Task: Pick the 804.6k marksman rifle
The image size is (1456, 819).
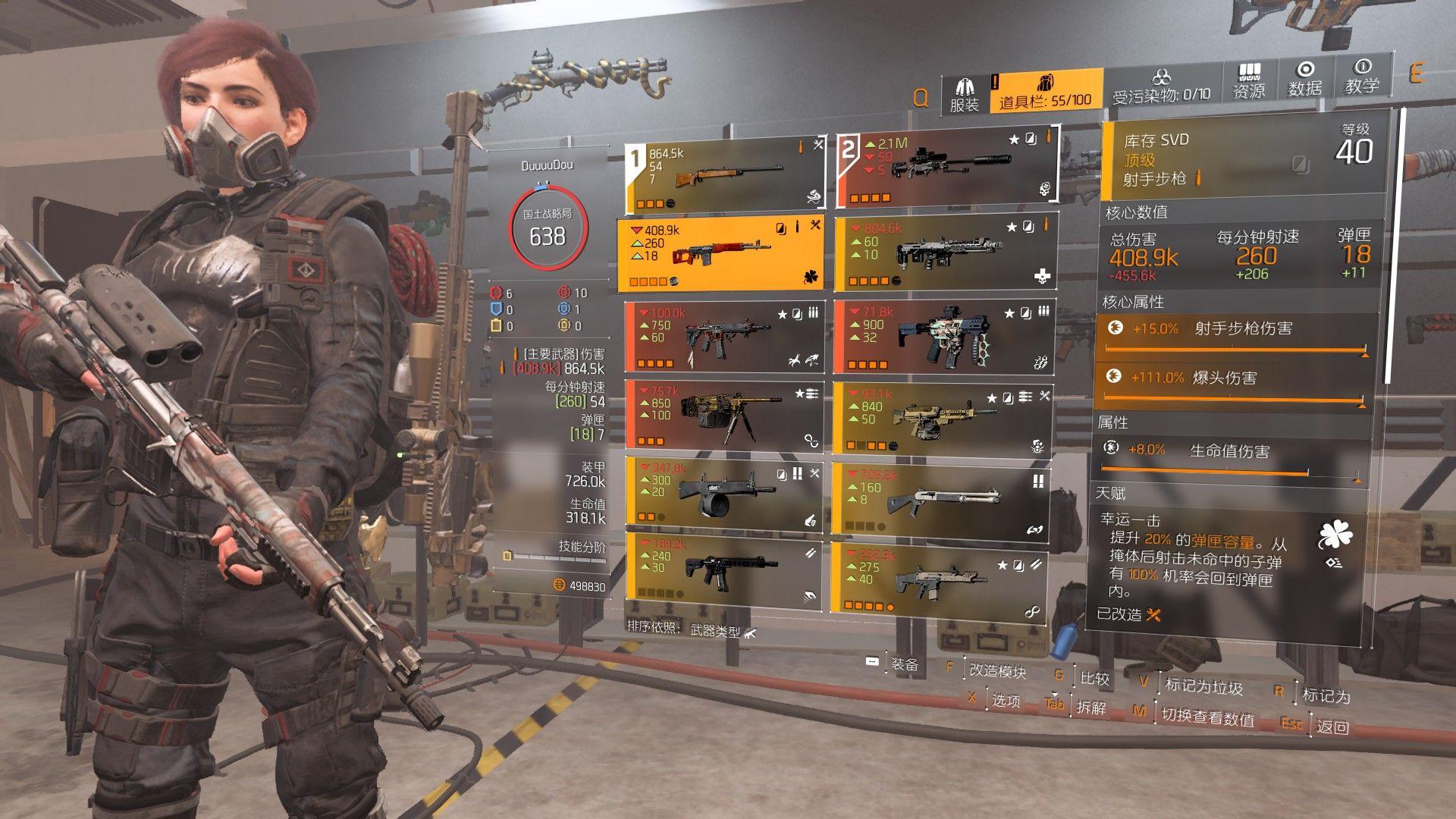Action: click(x=945, y=253)
